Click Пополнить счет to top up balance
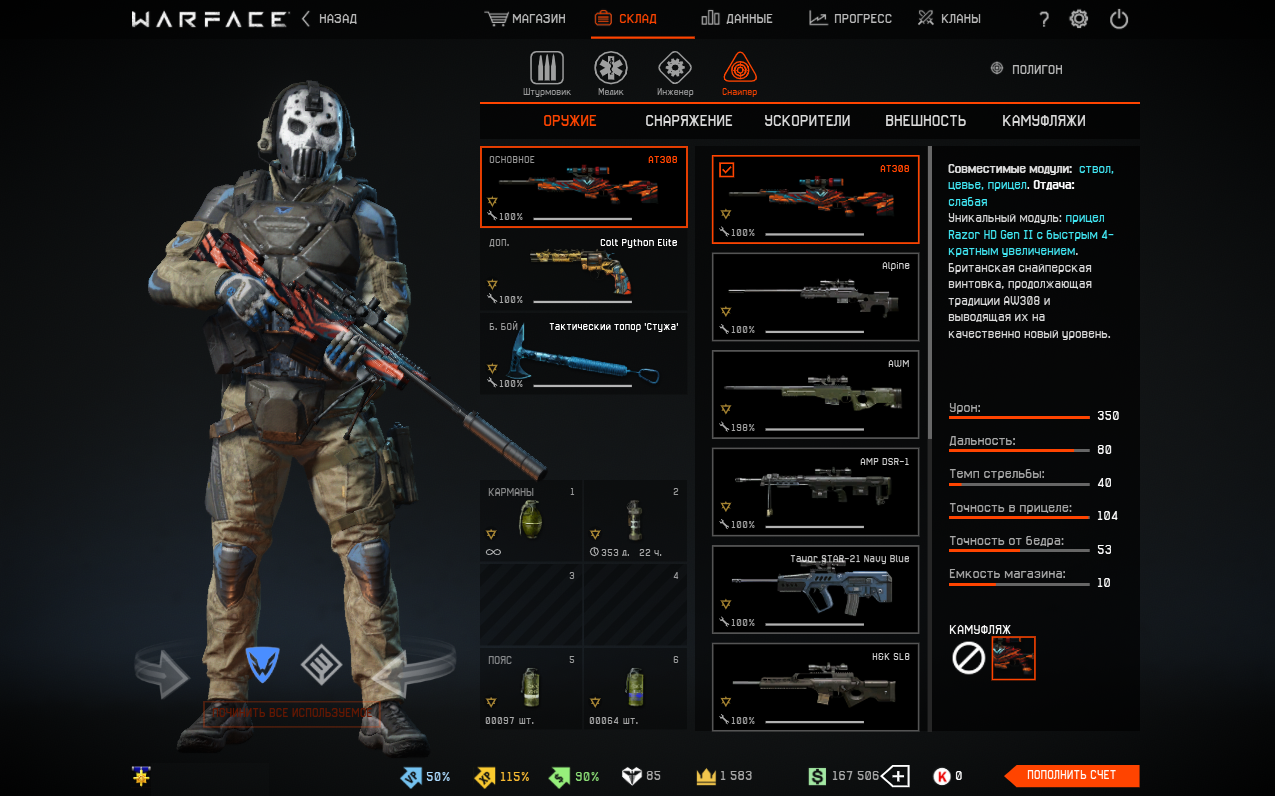1275x796 pixels. 1071,776
